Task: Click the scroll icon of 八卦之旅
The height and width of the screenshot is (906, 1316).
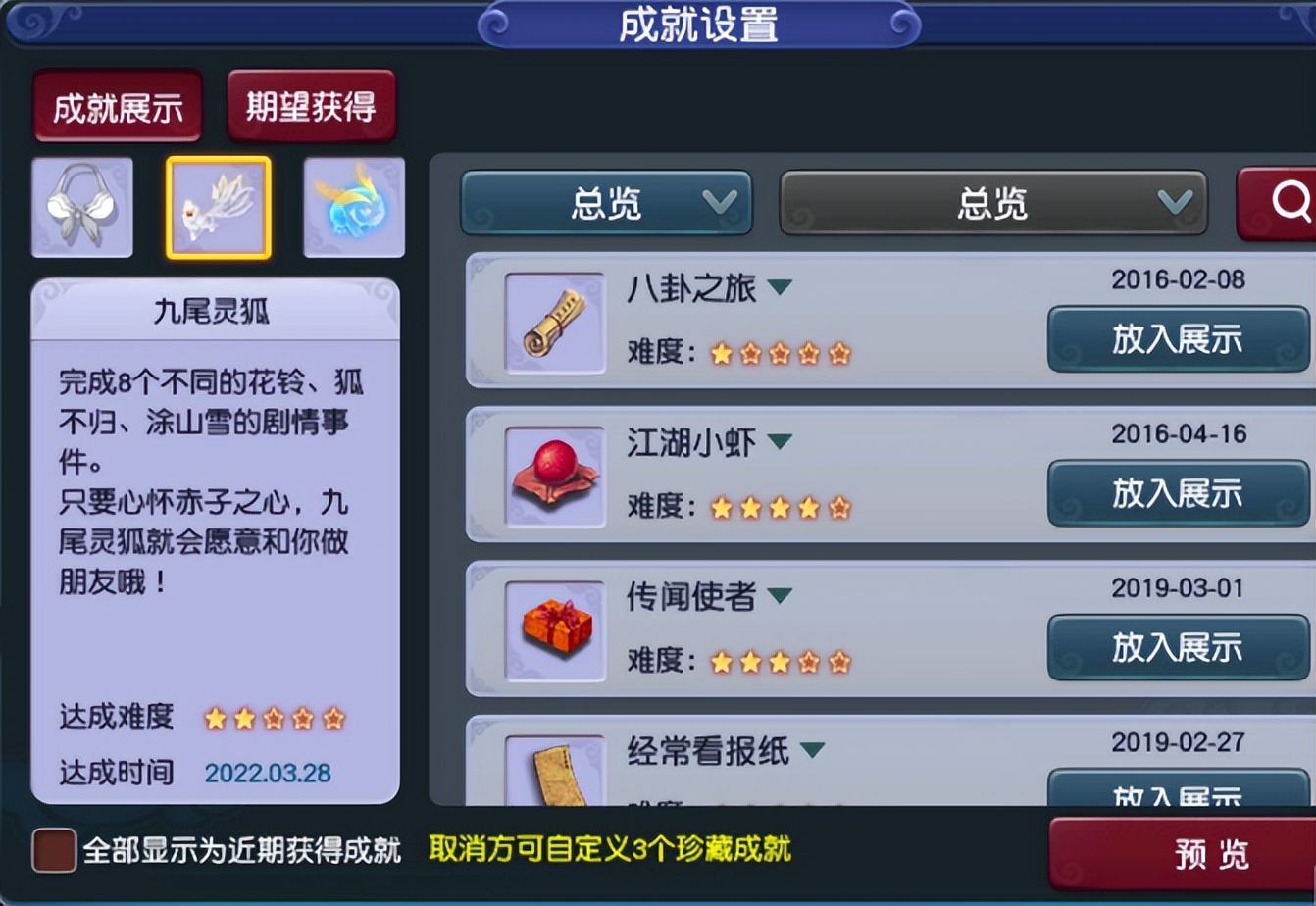Action: [x=554, y=322]
